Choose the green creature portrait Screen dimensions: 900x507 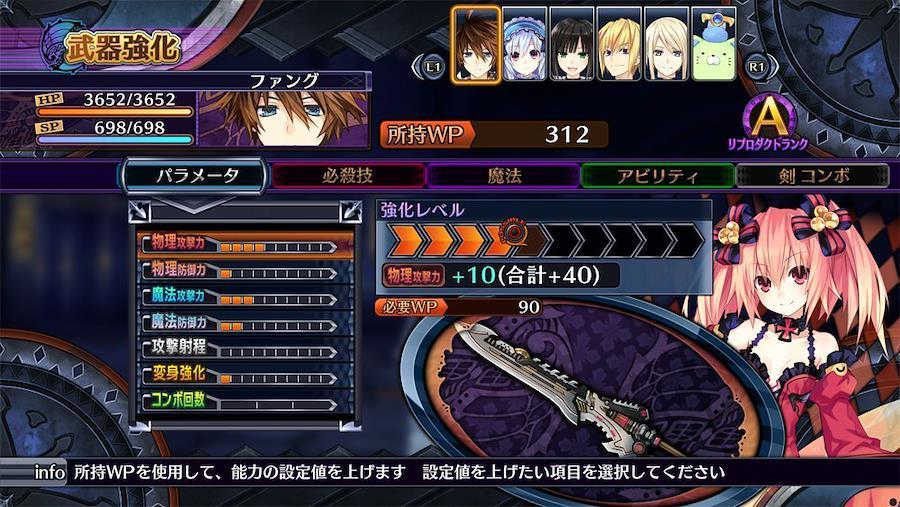pos(714,43)
